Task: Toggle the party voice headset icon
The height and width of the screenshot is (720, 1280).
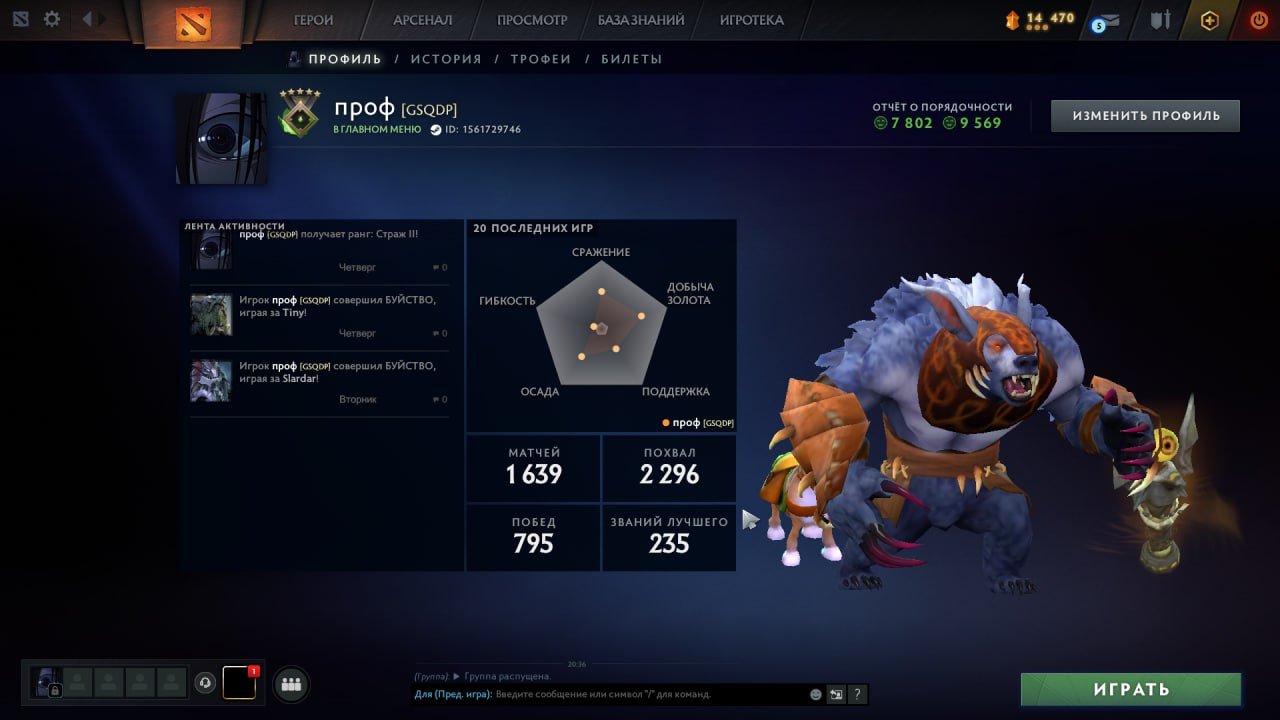Action: [x=205, y=683]
